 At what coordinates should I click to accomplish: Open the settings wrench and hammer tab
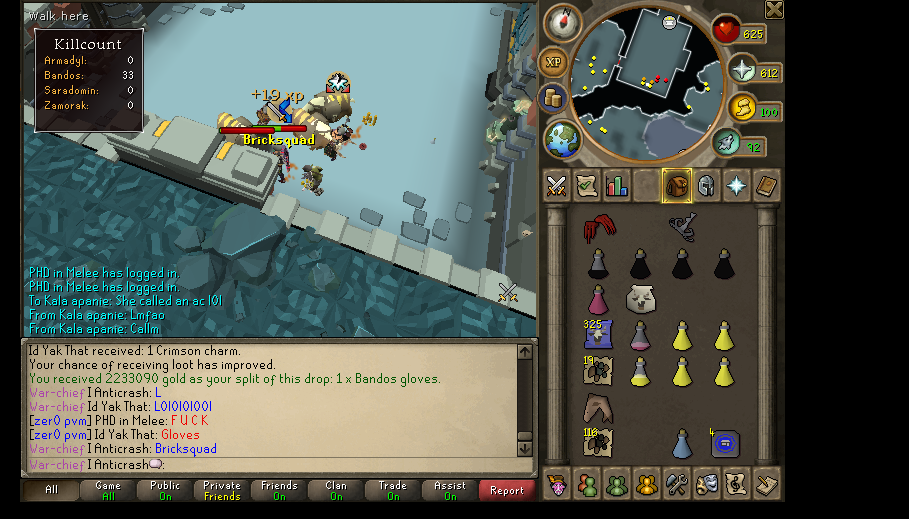pyautogui.click(x=676, y=483)
